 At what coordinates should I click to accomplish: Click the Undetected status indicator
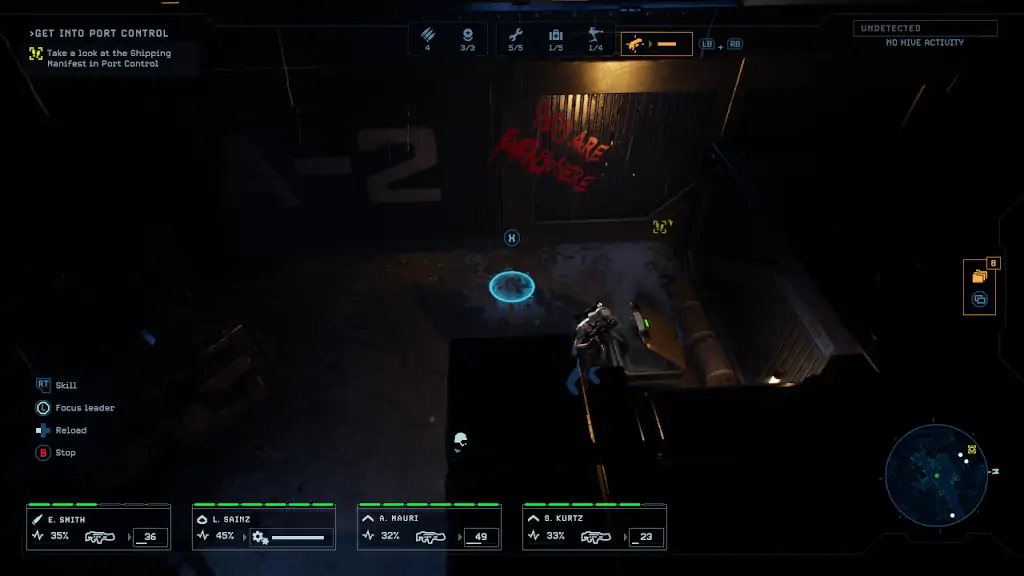[x=925, y=28]
